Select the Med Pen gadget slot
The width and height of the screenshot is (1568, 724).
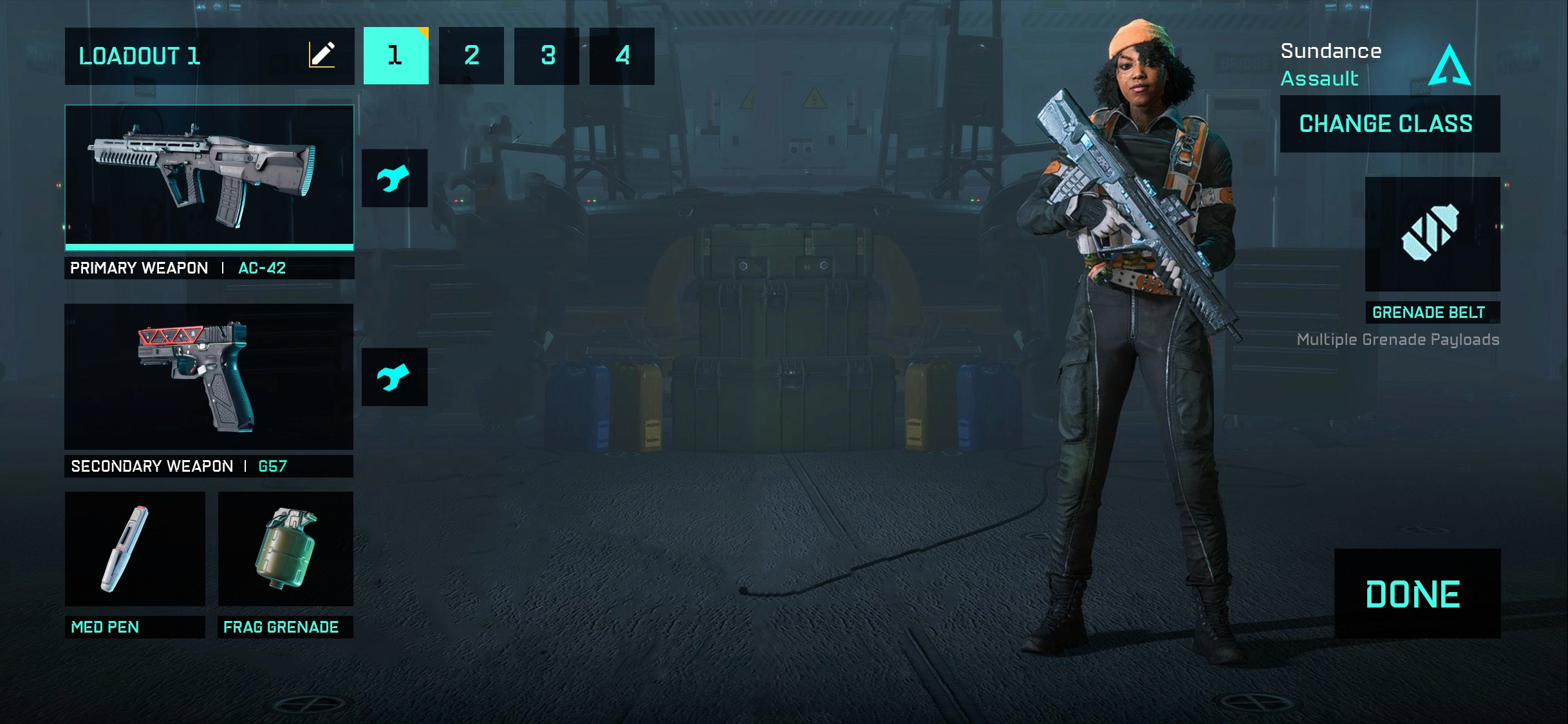(x=135, y=549)
